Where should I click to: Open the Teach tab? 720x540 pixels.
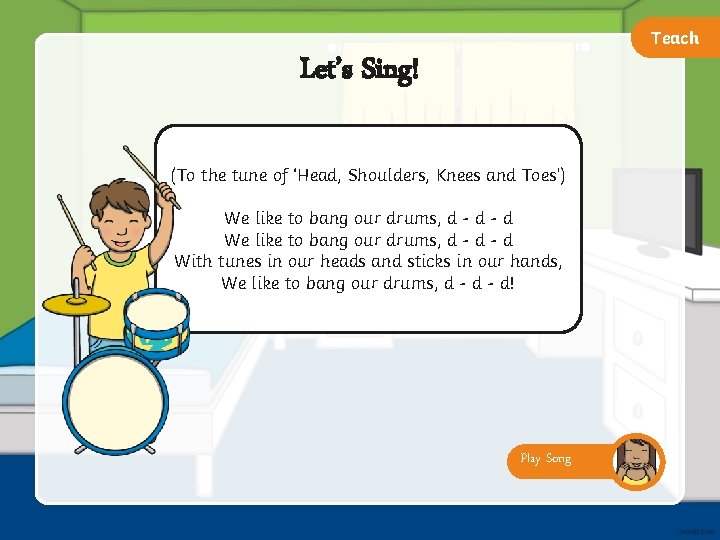(x=675, y=39)
